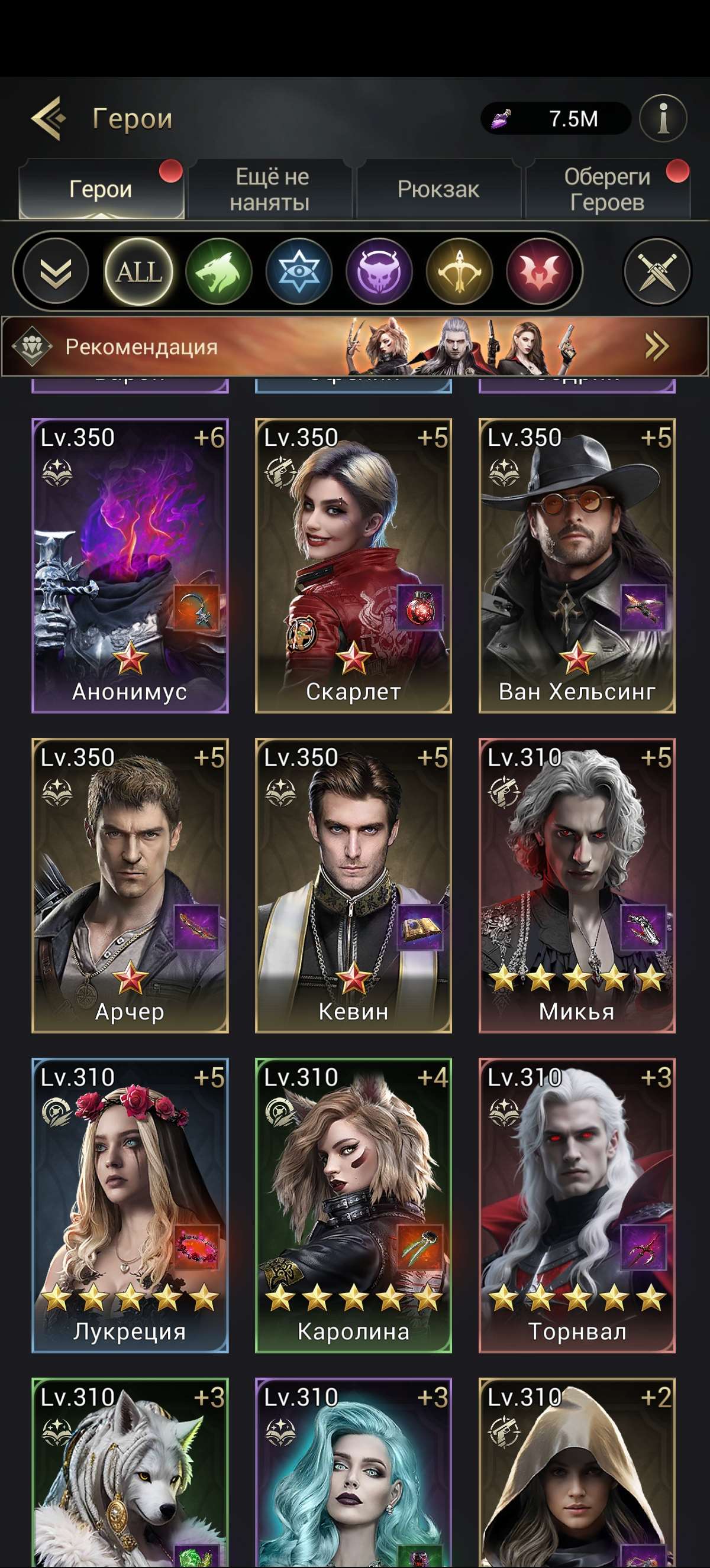This screenshot has width=710, height=1568.
Task: Switch to the Рюкзак tab
Action: click(x=438, y=189)
